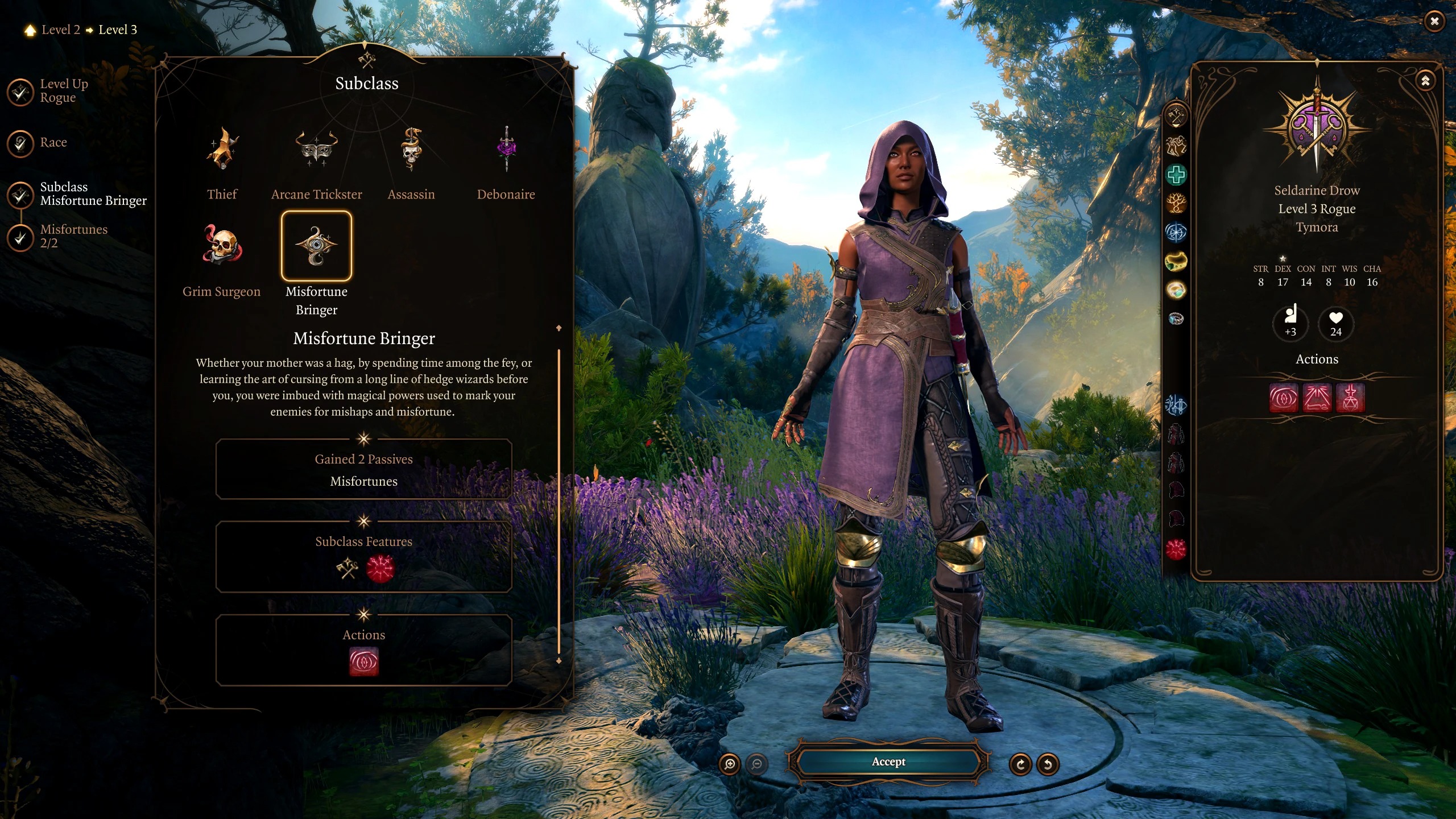Screen dimensions: 1456x819
Task: Inspect the red starburst subclass feature icon
Action: [x=380, y=568]
